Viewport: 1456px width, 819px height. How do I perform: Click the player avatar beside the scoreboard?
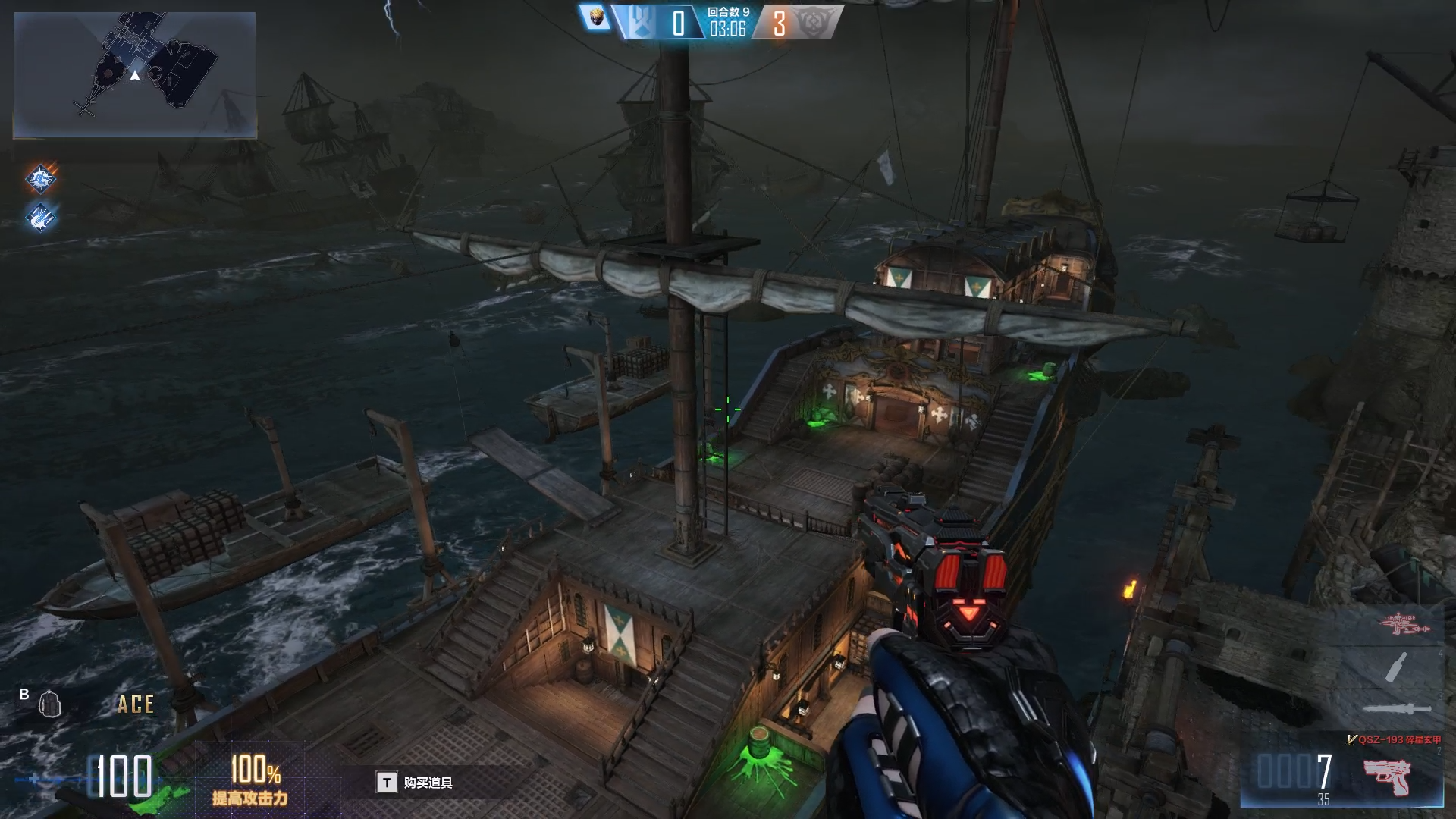(x=596, y=18)
